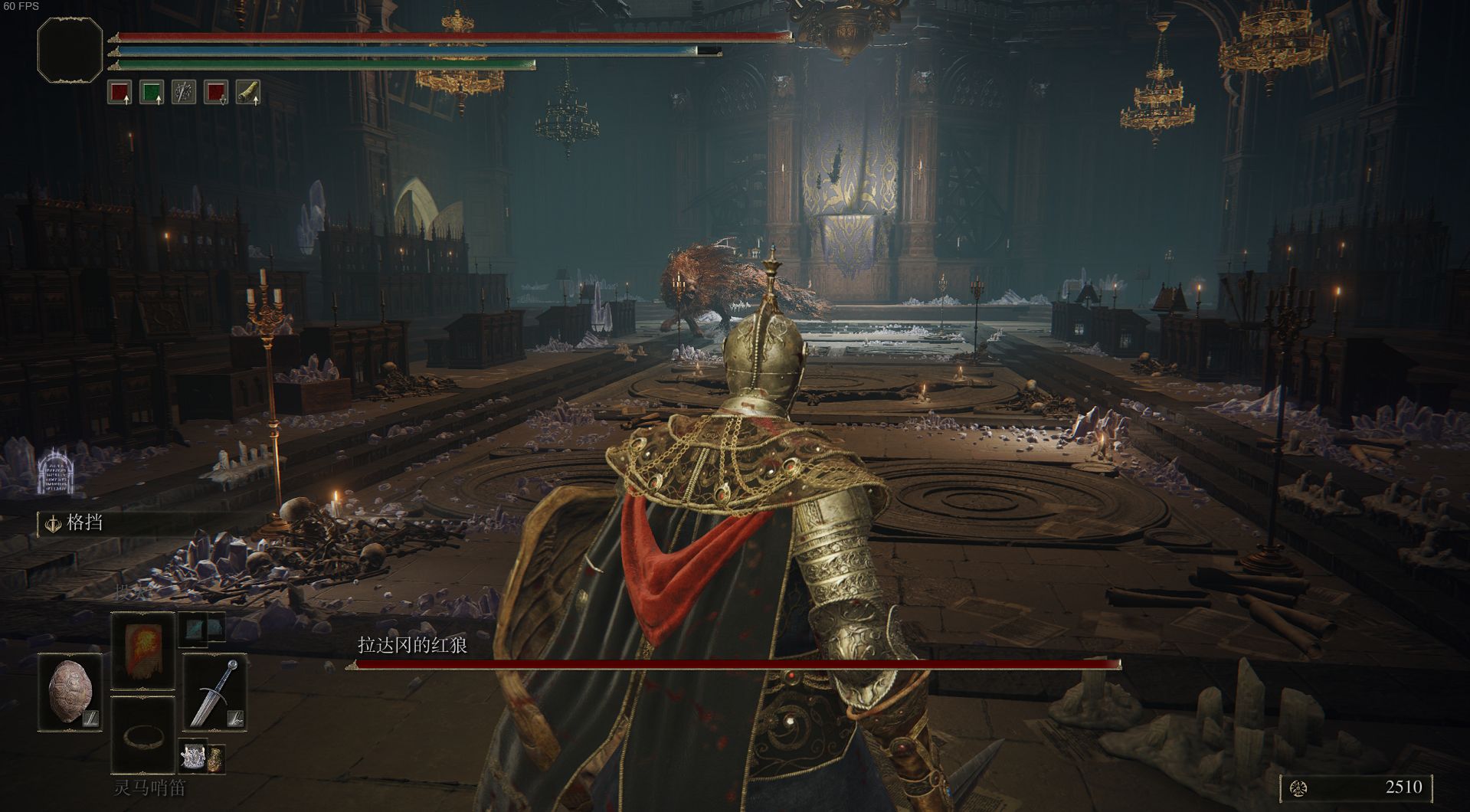Screen dimensions: 1470x812
Task: Select the turtle shell shield slot
Action: coord(70,692)
